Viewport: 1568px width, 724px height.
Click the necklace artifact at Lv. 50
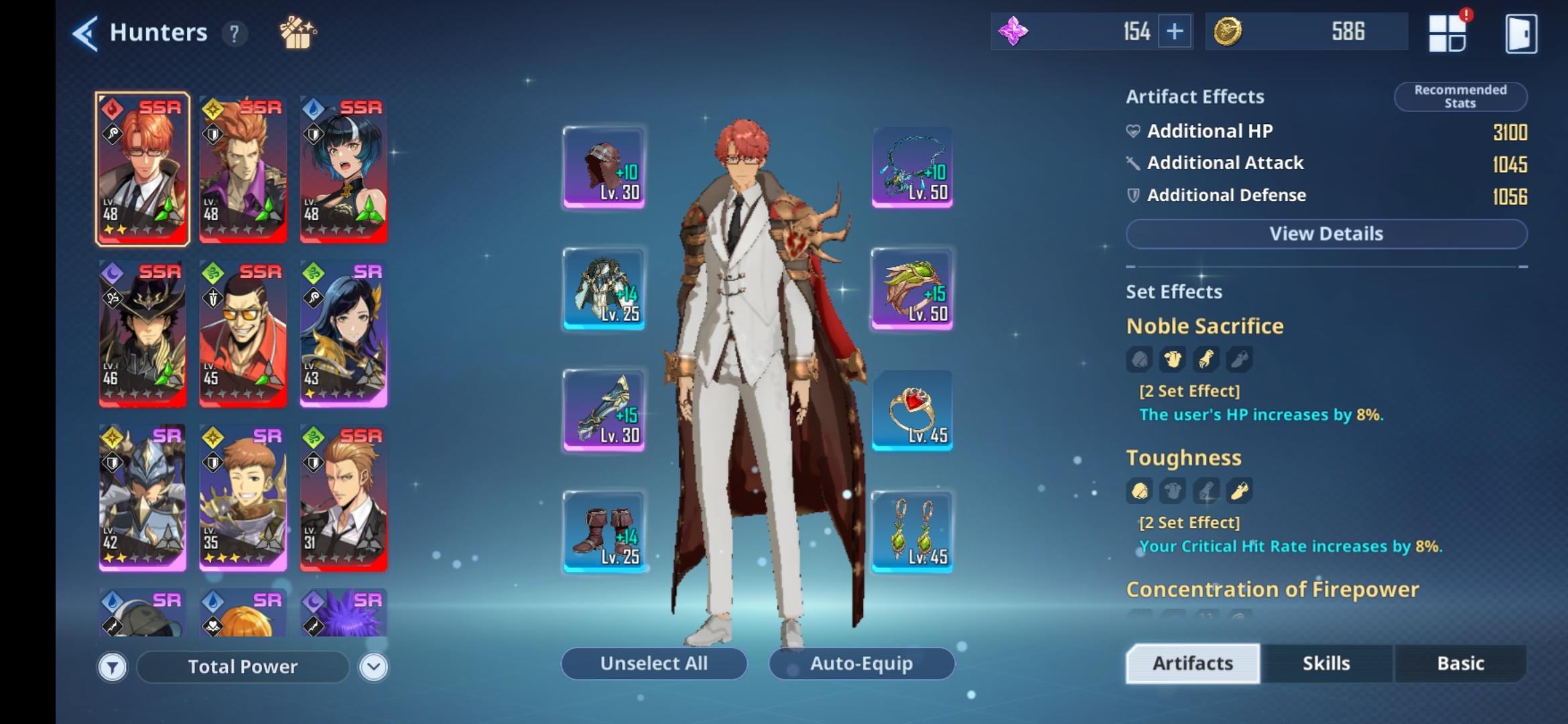pyautogui.click(x=911, y=166)
